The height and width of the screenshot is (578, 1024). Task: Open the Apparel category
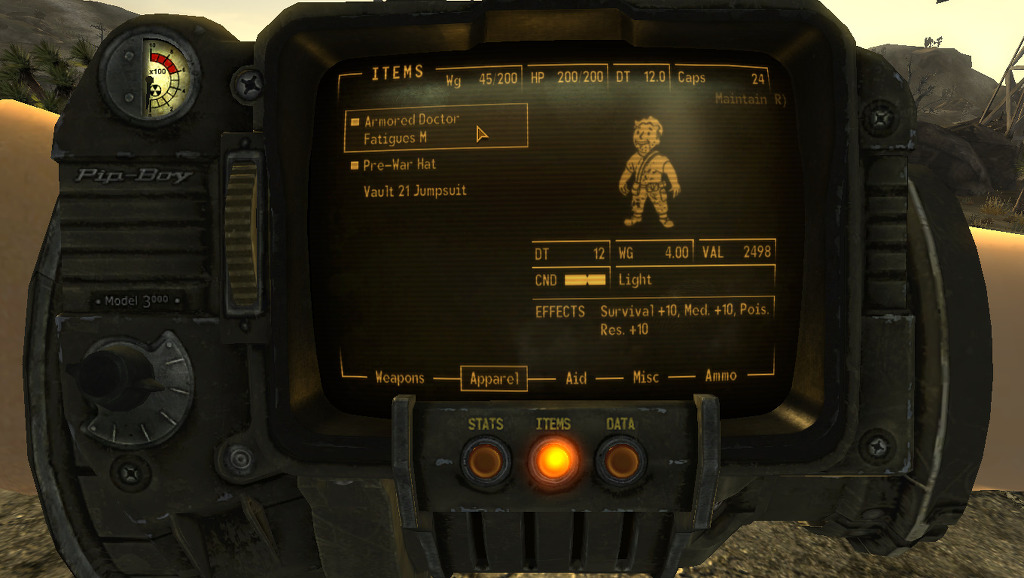tap(493, 379)
